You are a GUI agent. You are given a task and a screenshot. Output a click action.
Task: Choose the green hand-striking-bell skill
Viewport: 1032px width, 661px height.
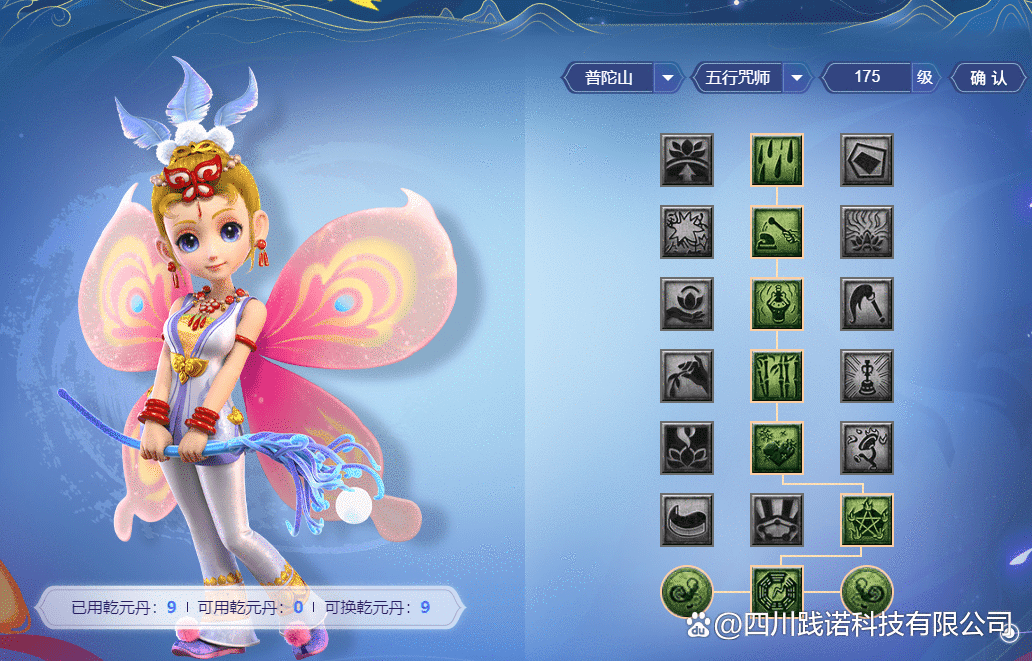tap(777, 232)
